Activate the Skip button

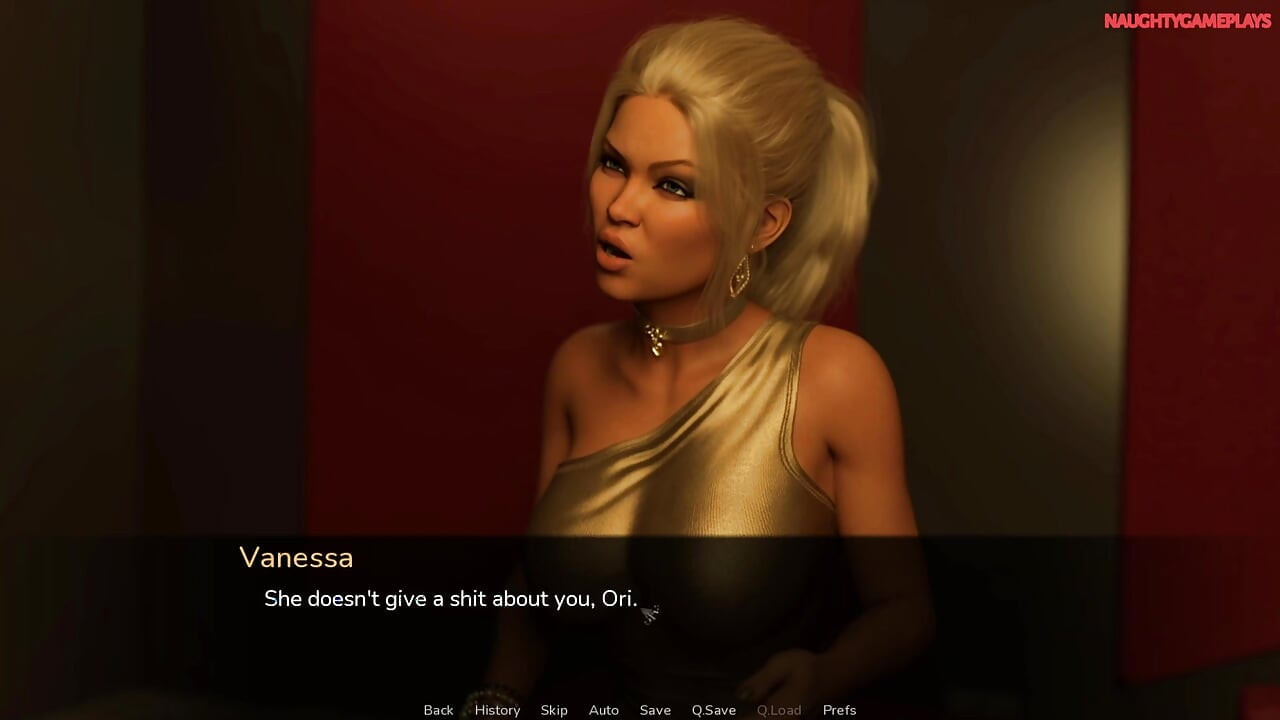coord(554,710)
